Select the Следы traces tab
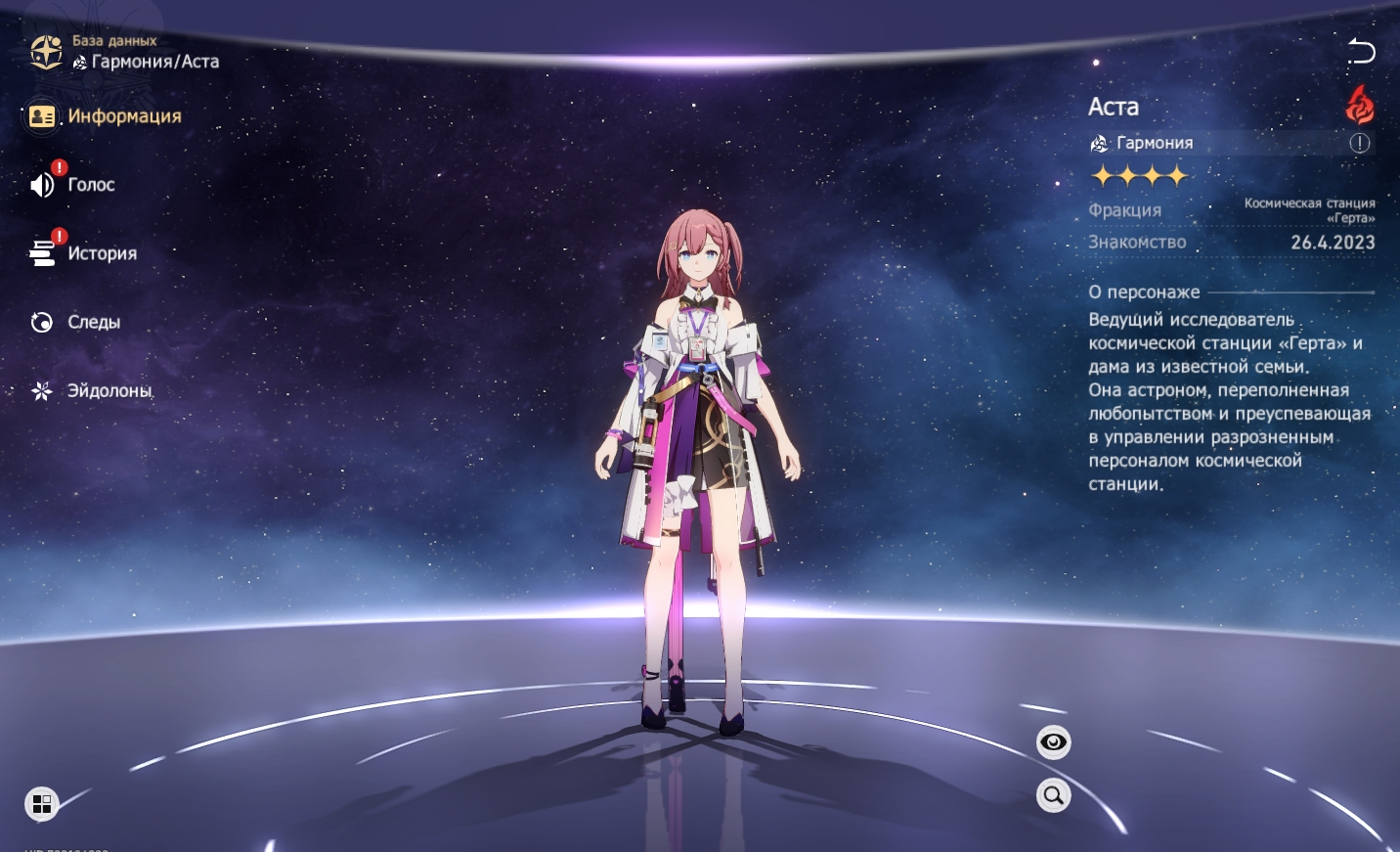Image resolution: width=1400 pixels, height=852 pixels. click(77, 322)
